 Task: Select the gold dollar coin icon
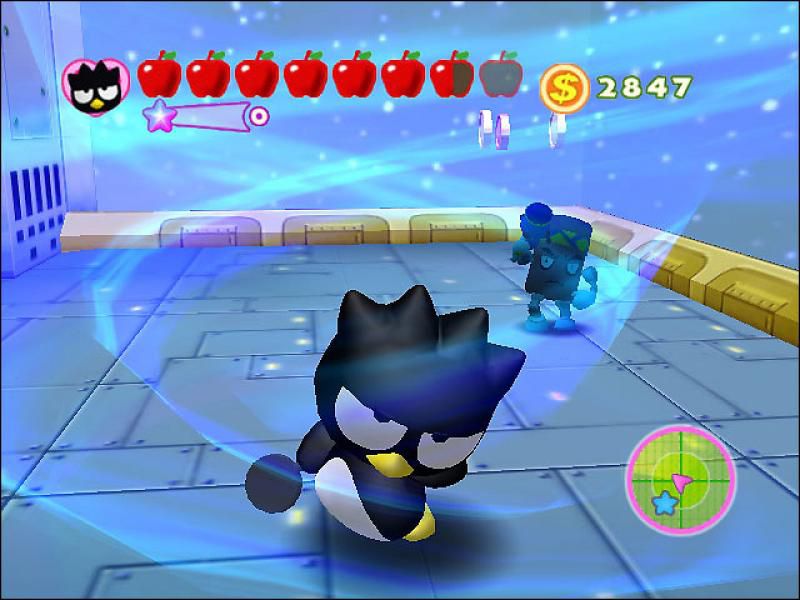click(565, 89)
